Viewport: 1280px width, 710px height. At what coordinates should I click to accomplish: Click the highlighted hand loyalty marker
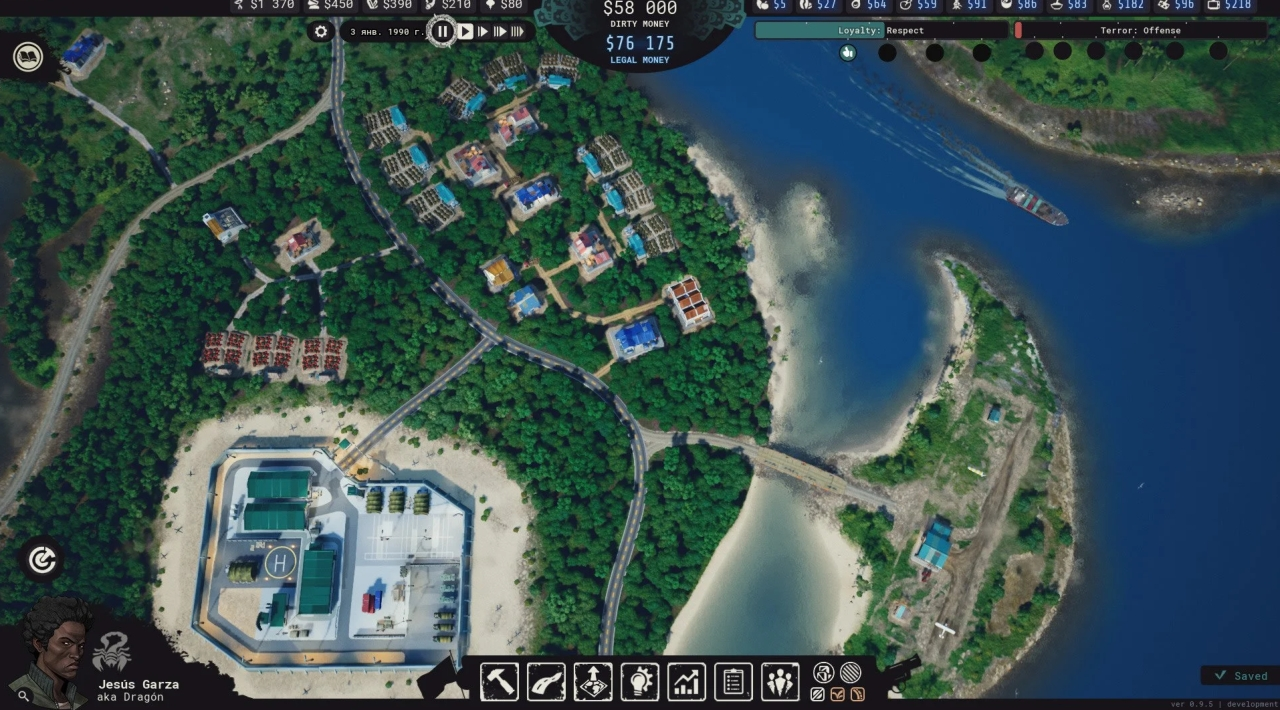click(848, 52)
